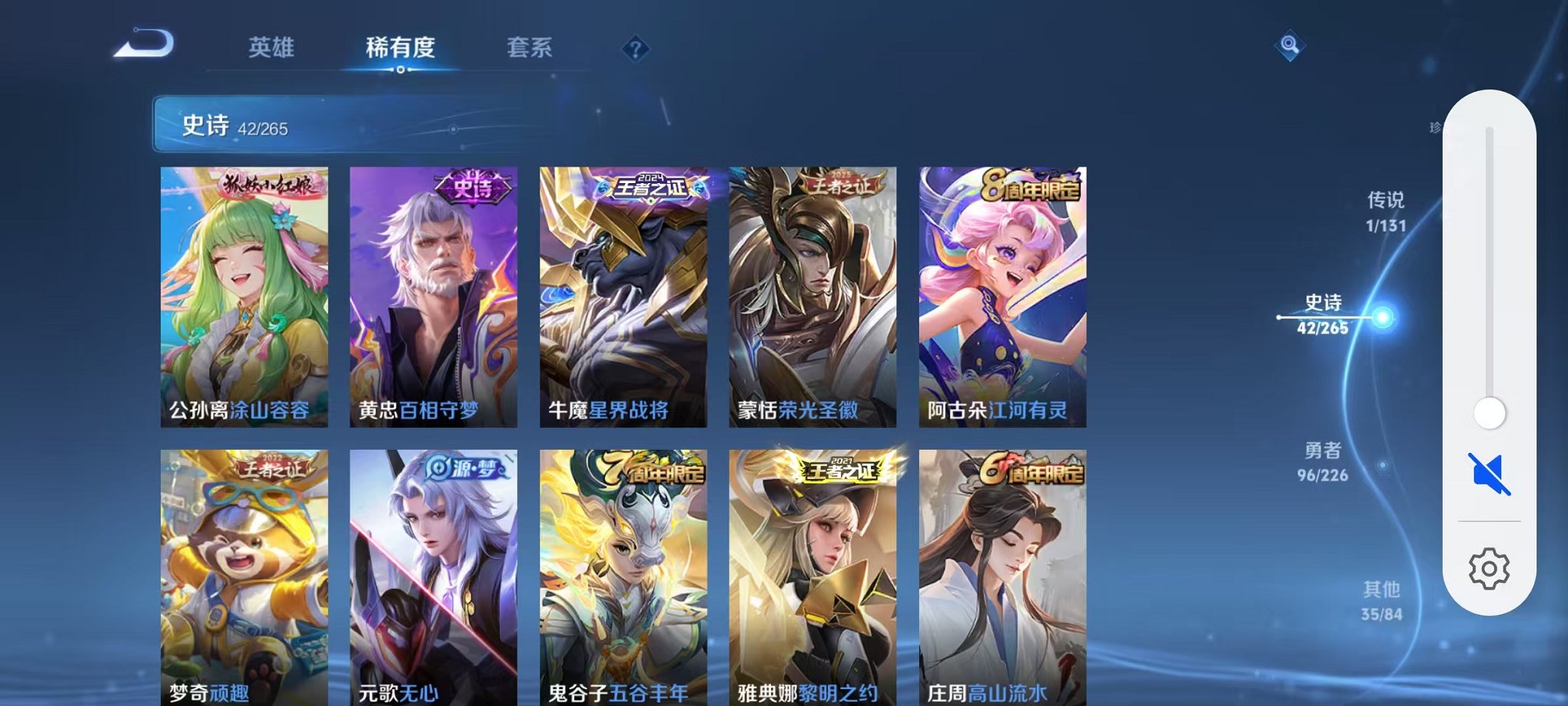Open the skin search magnifier icon

click(x=1288, y=46)
